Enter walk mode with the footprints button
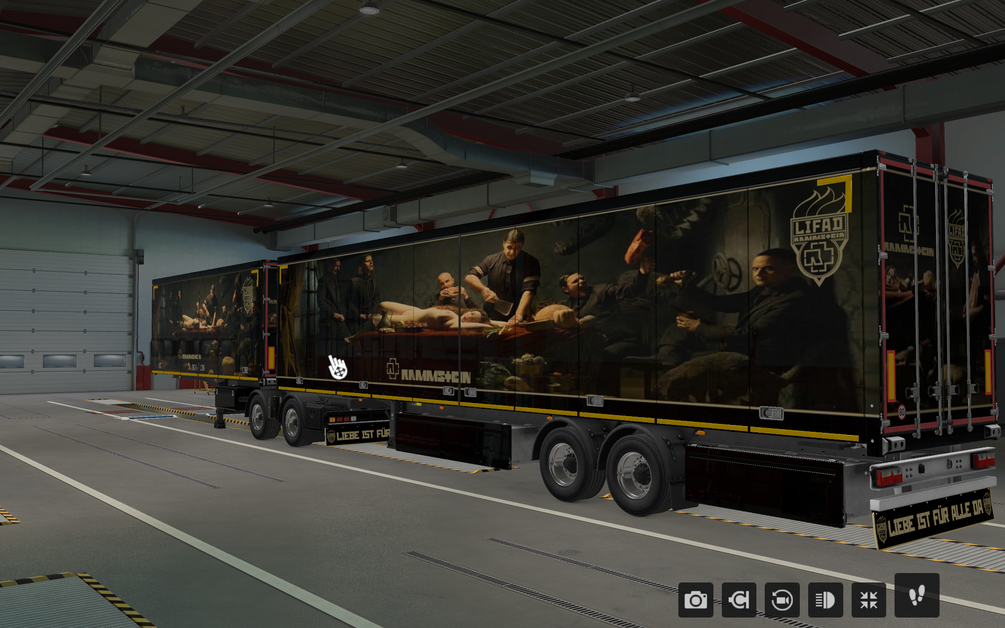 (x=916, y=596)
